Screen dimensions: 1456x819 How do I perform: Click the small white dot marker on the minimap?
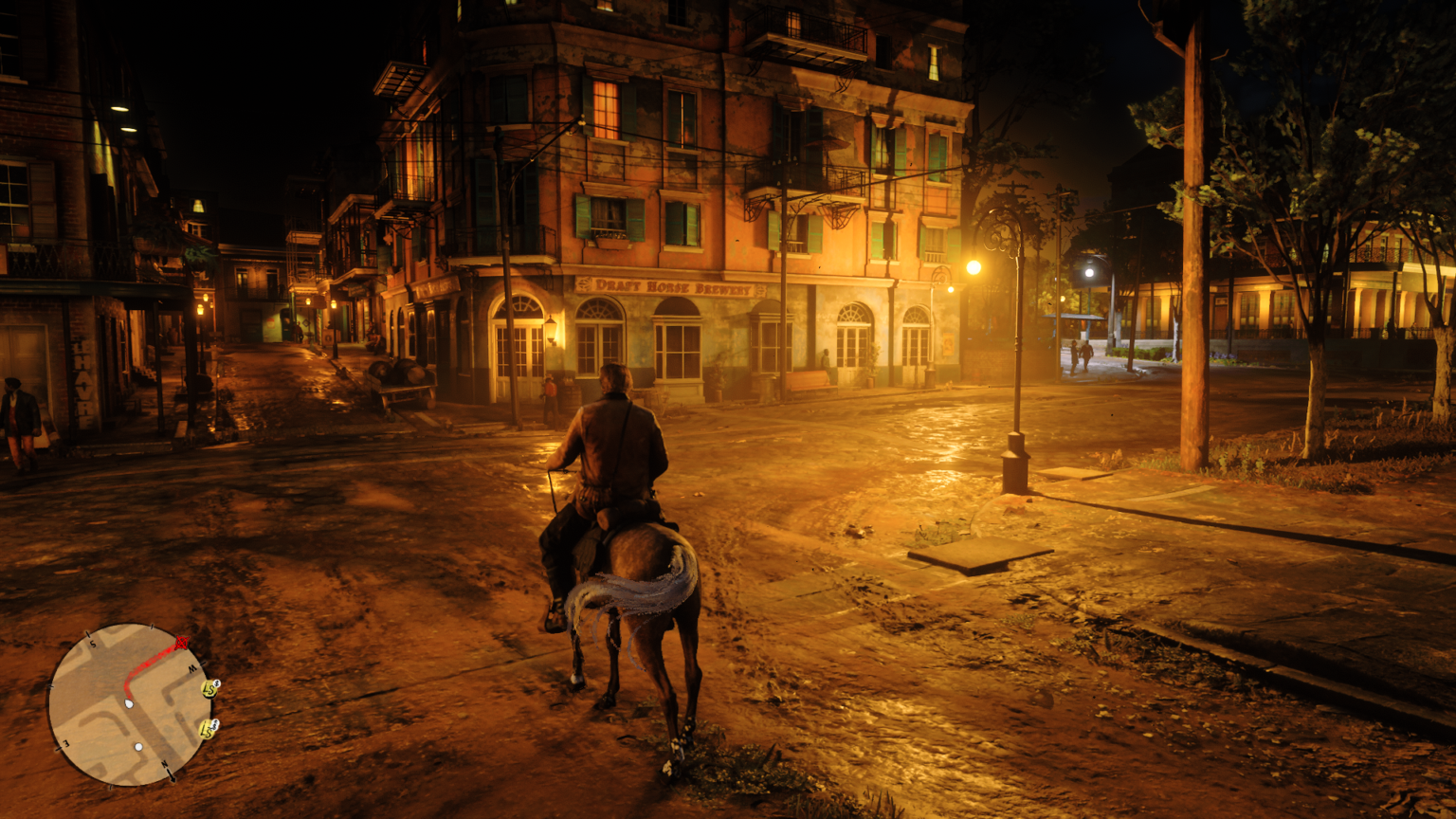[x=138, y=747]
